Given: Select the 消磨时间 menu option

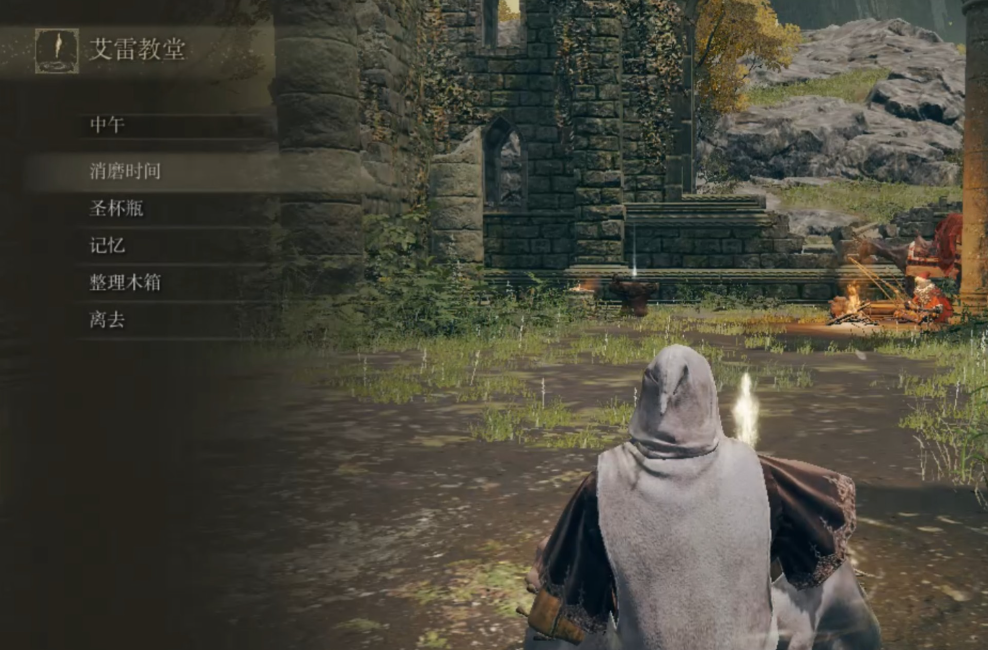Looking at the screenshot, I should click(125, 171).
